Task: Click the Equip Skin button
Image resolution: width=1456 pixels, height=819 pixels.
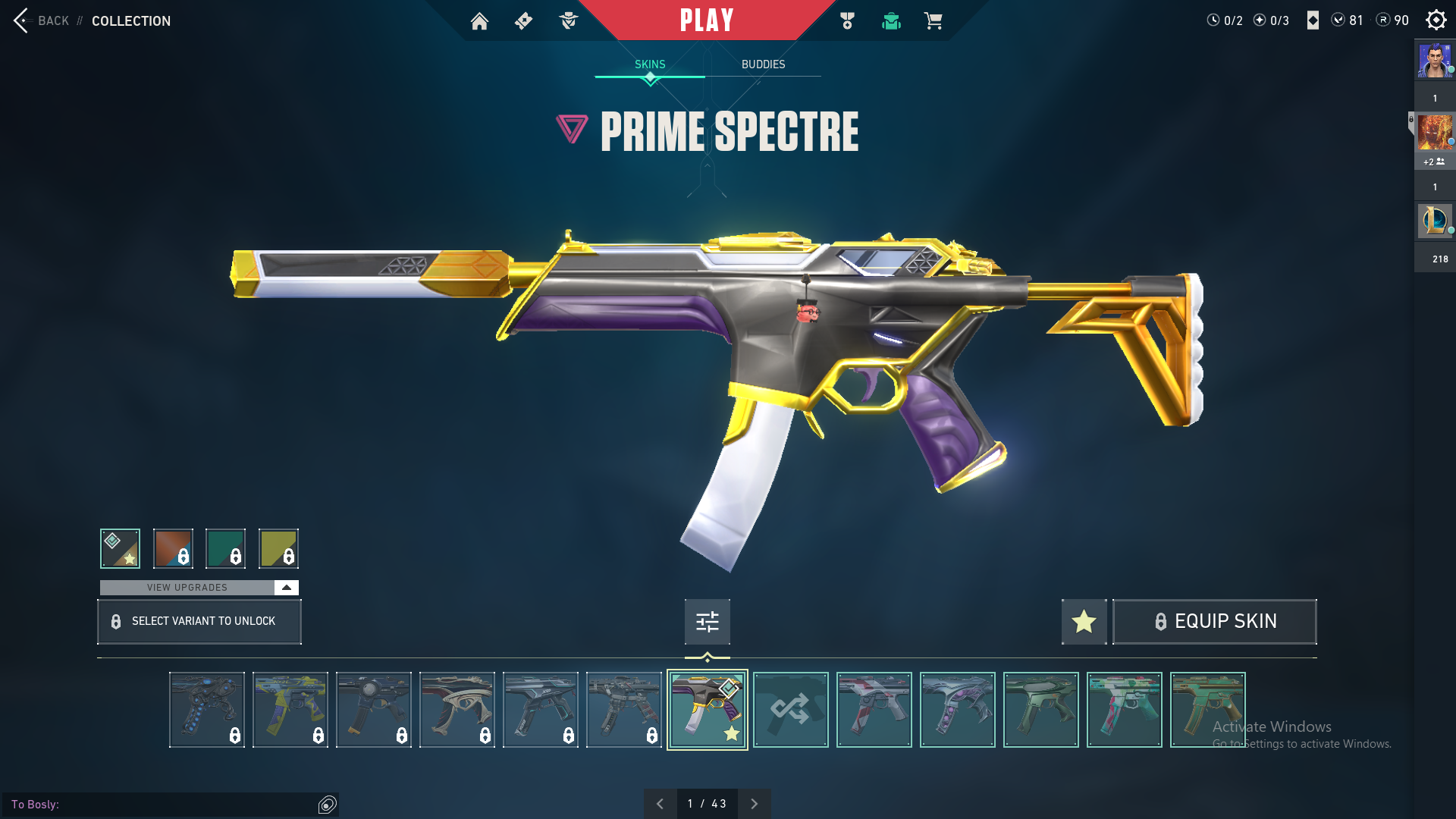Action: (1214, 622)
